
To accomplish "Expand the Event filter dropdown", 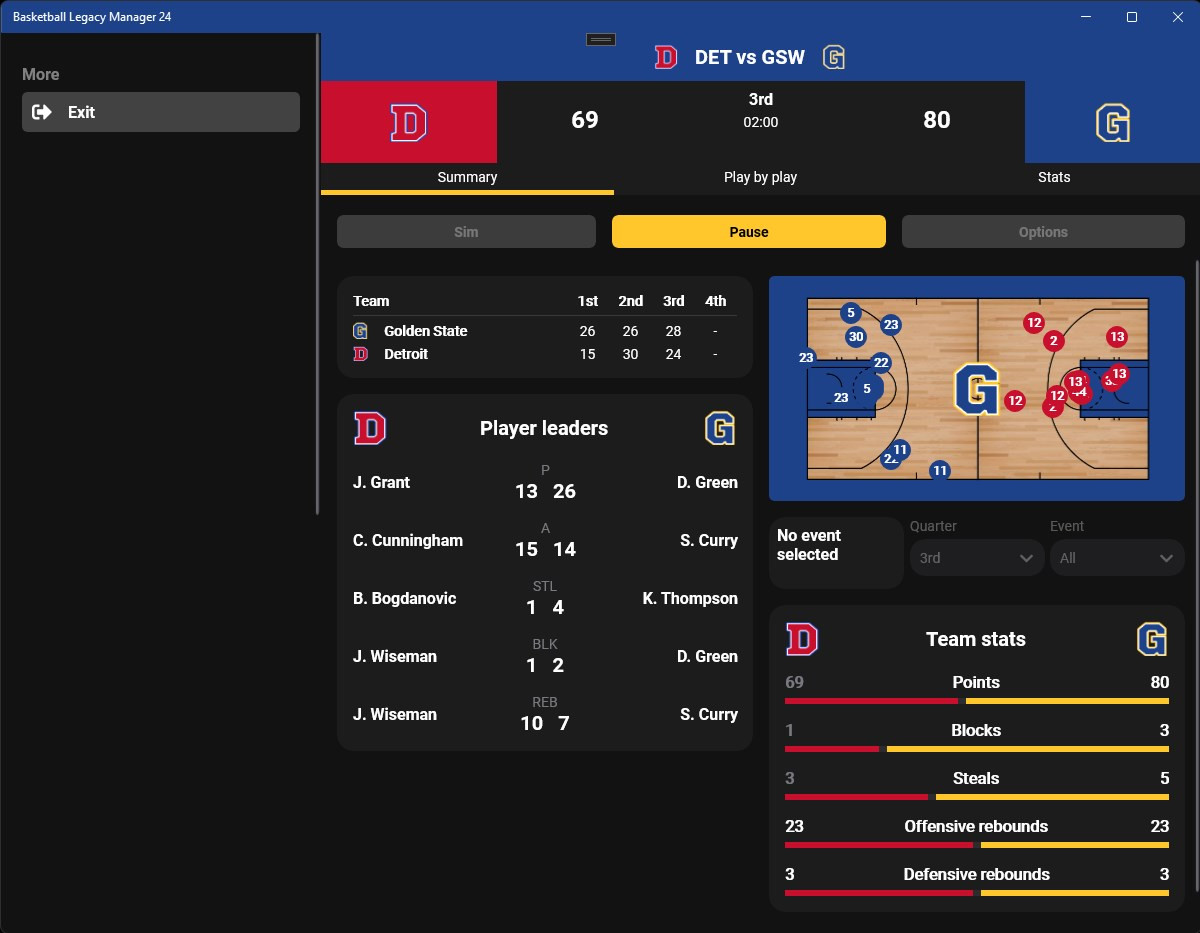I will coord(1116,558).
